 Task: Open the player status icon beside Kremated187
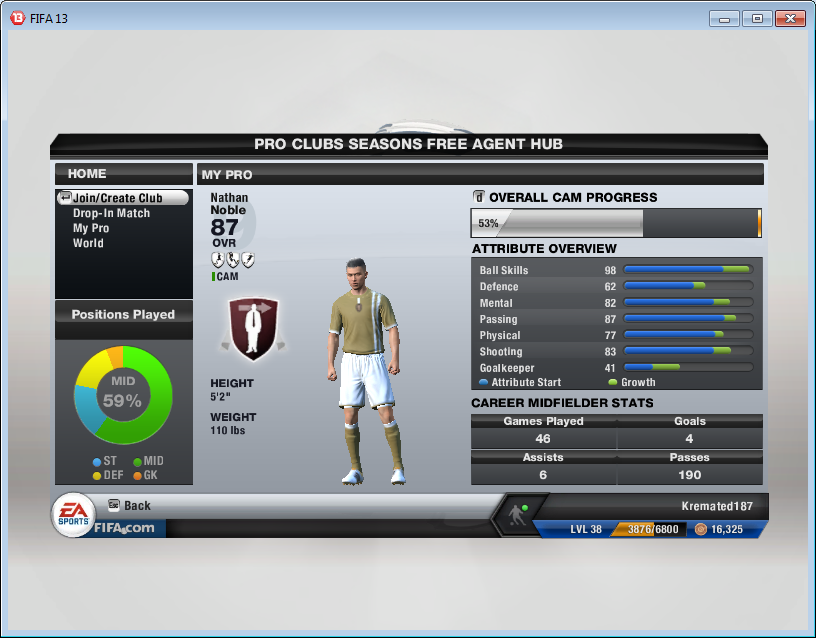[x=517, y=514]
